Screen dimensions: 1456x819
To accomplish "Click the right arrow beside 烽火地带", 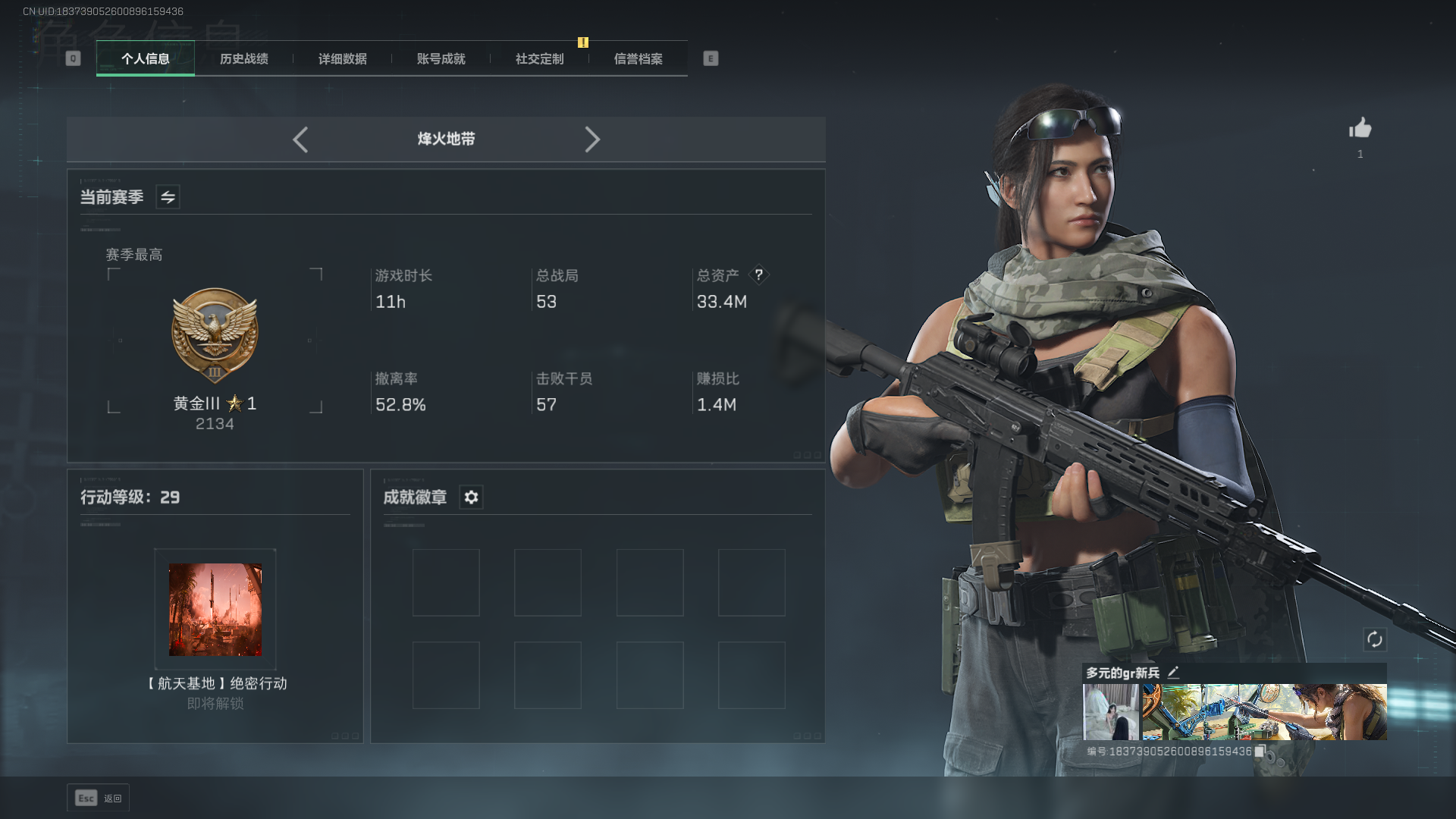I will point(592,140).
